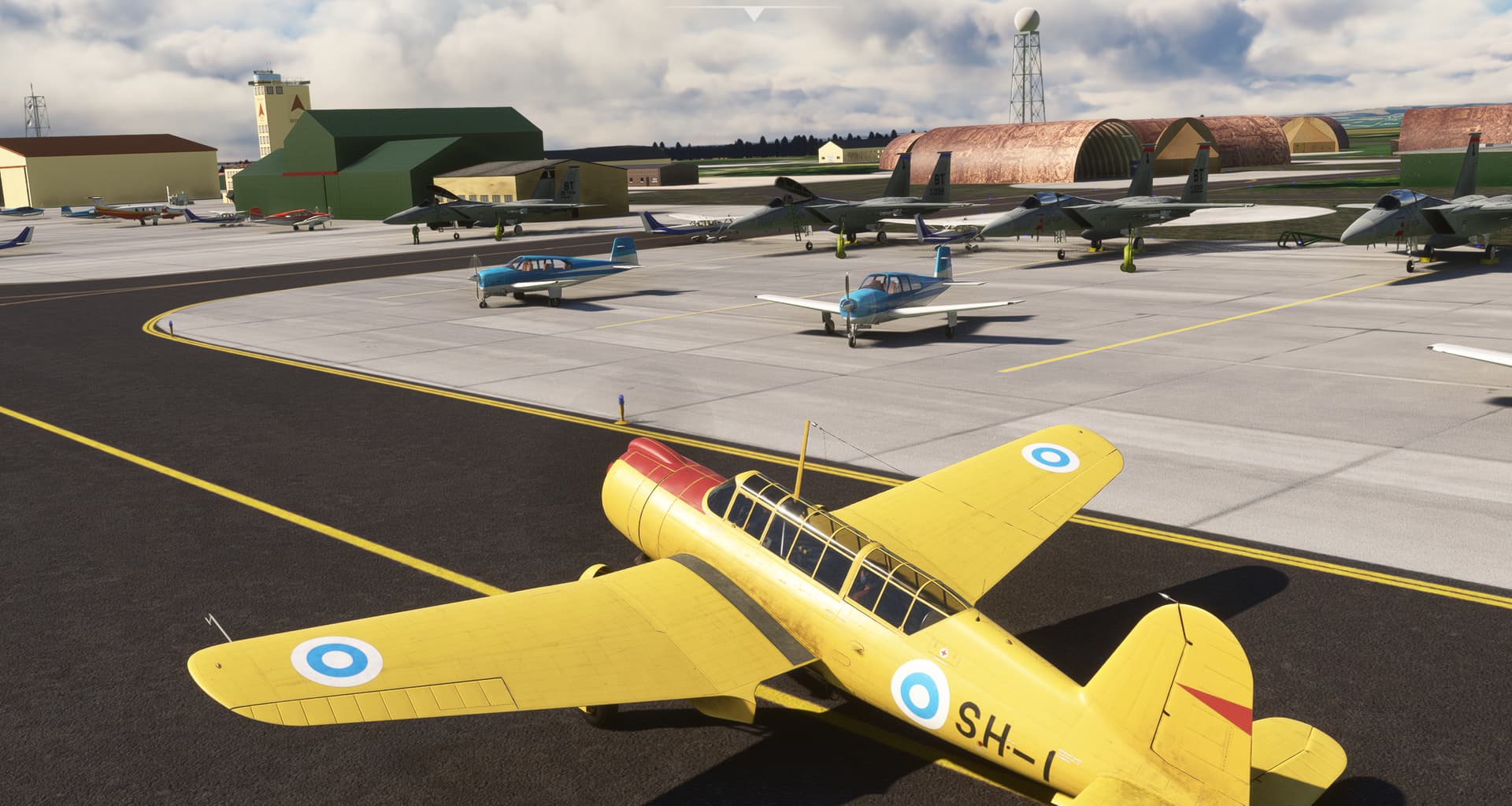Expand the toolbar with the top arrow handle
Screen dimensions: 1512x806
tap(754, 13)
